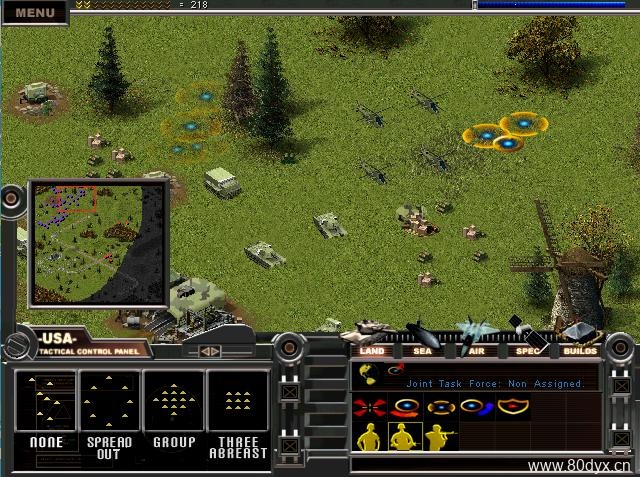
Task: Choose the standing soldier stance icon
Action: pyautogui.click(x=369, y=437)
